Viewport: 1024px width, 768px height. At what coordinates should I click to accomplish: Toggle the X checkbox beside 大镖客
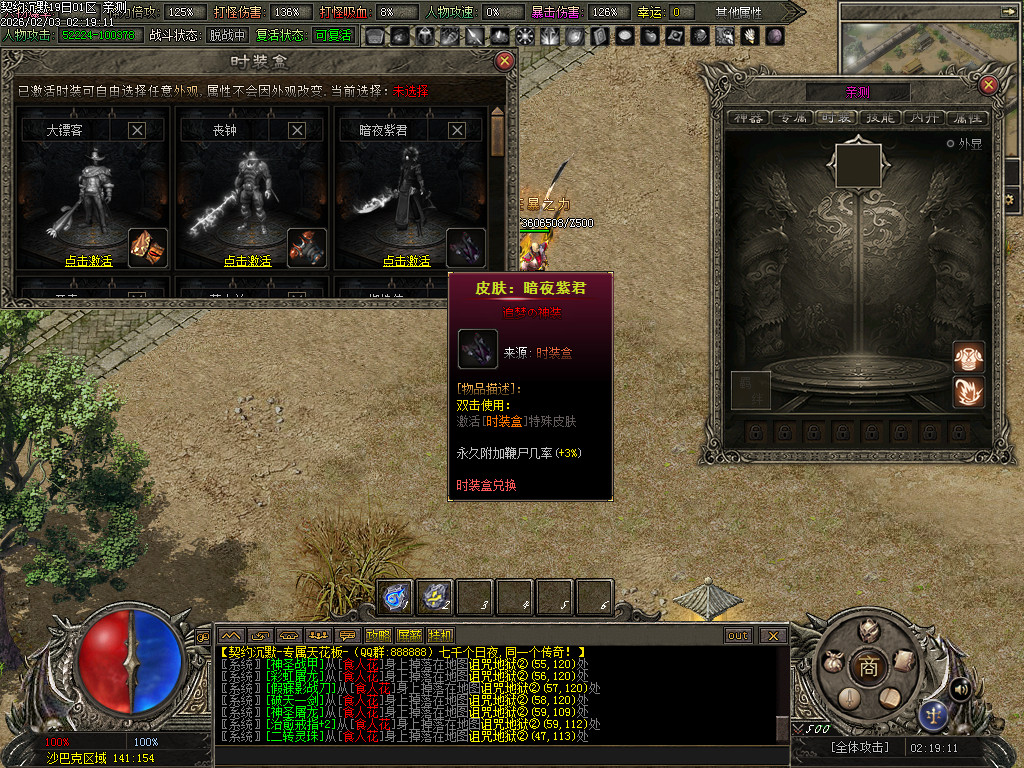point(137,130)
